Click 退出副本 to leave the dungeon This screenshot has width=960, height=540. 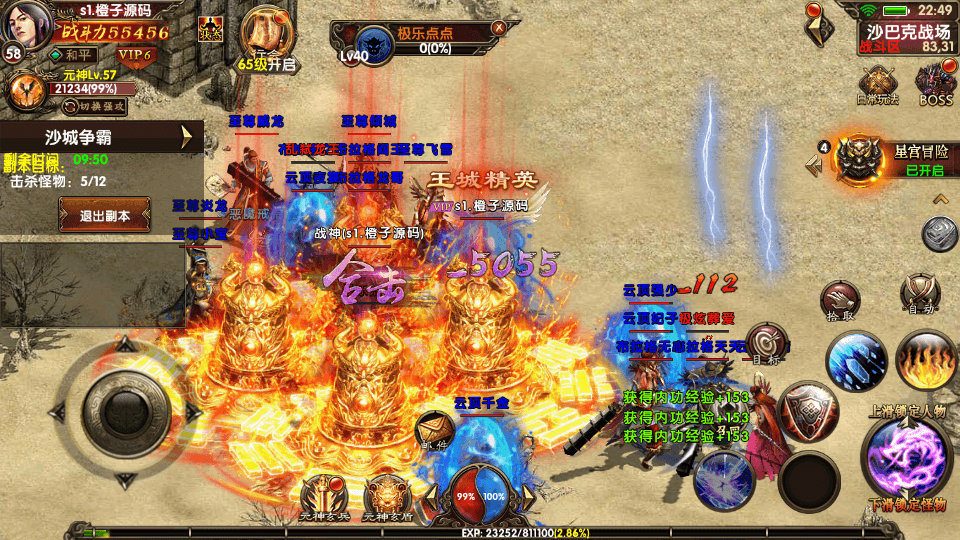(105, 215)
